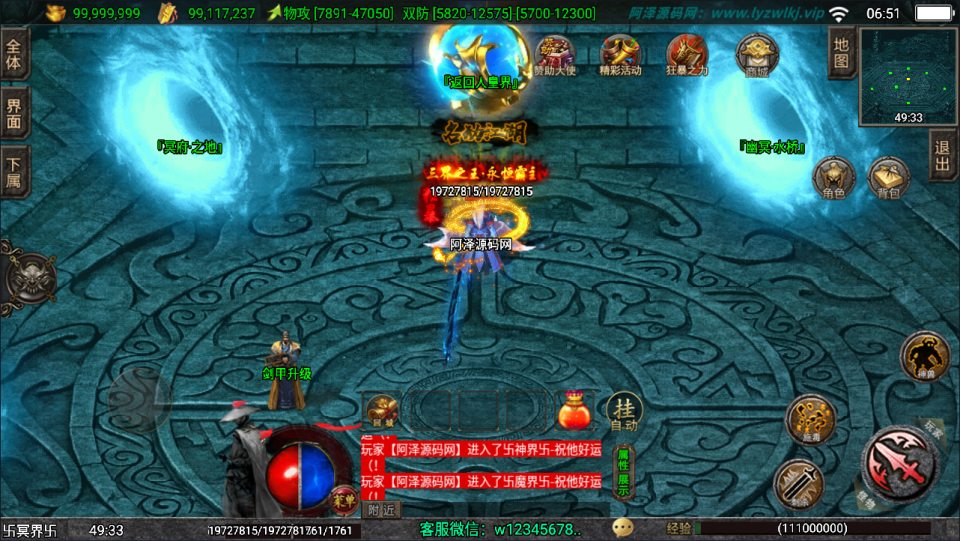Screen dimensions: 960x541
Task: Open the 商城 shop
Action: pos(756,53)
